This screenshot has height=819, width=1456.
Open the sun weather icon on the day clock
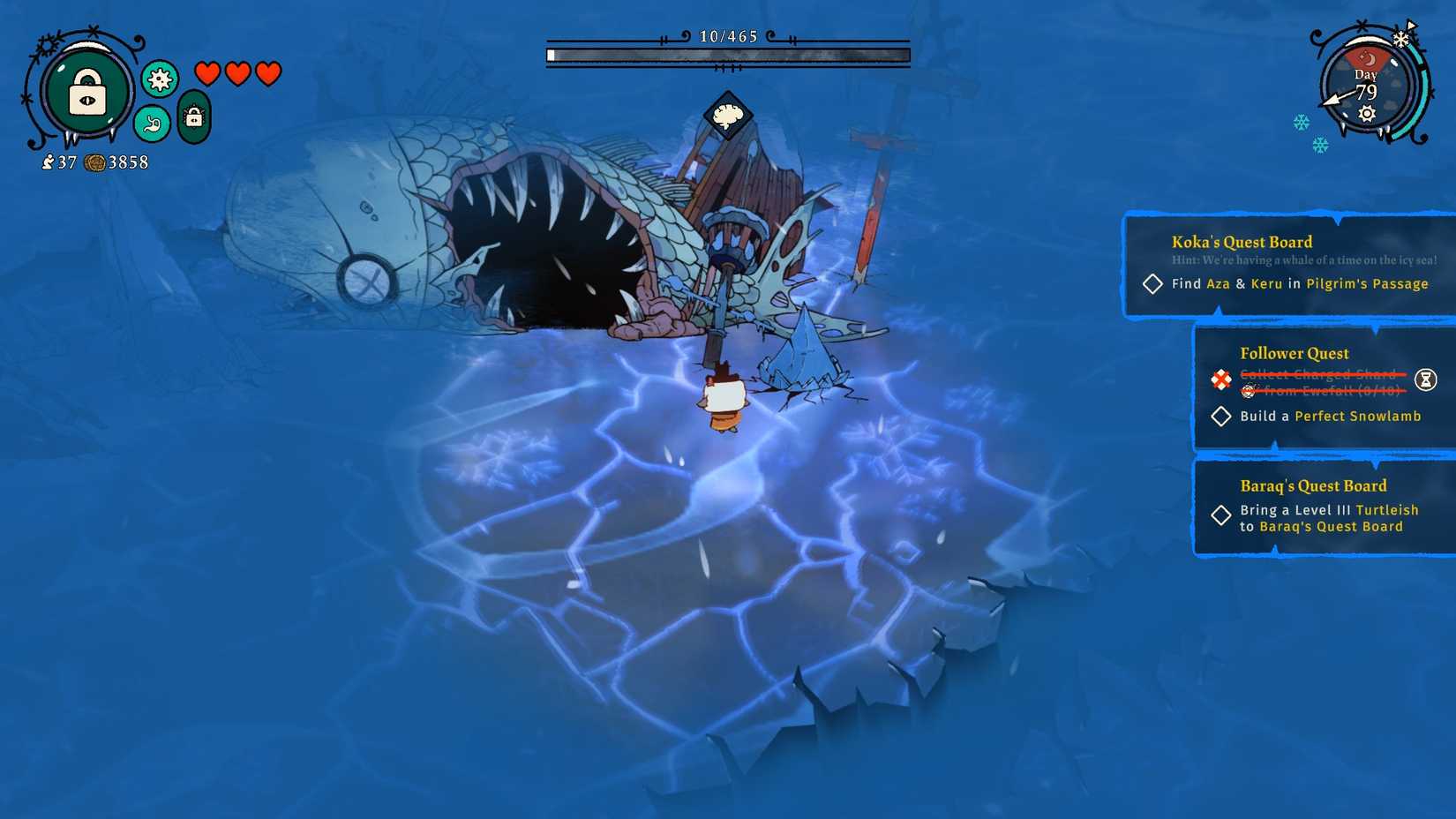[x=1366, y=114]
